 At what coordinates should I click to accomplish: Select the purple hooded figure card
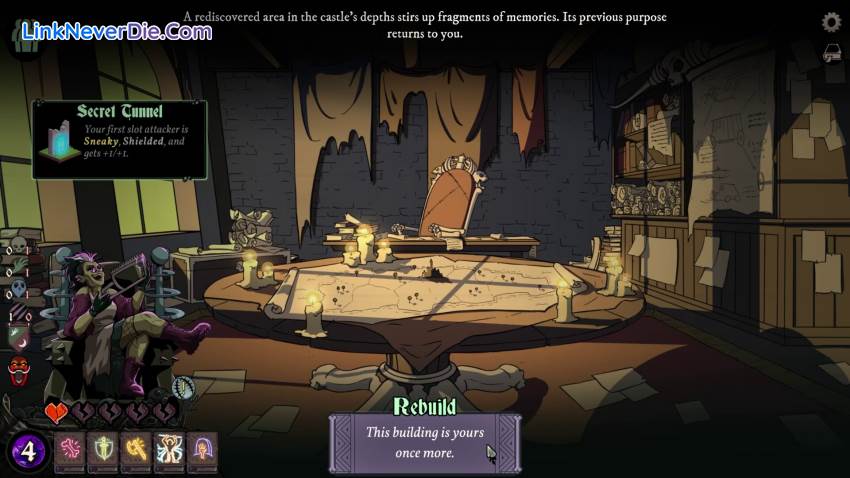coord(203,451)
